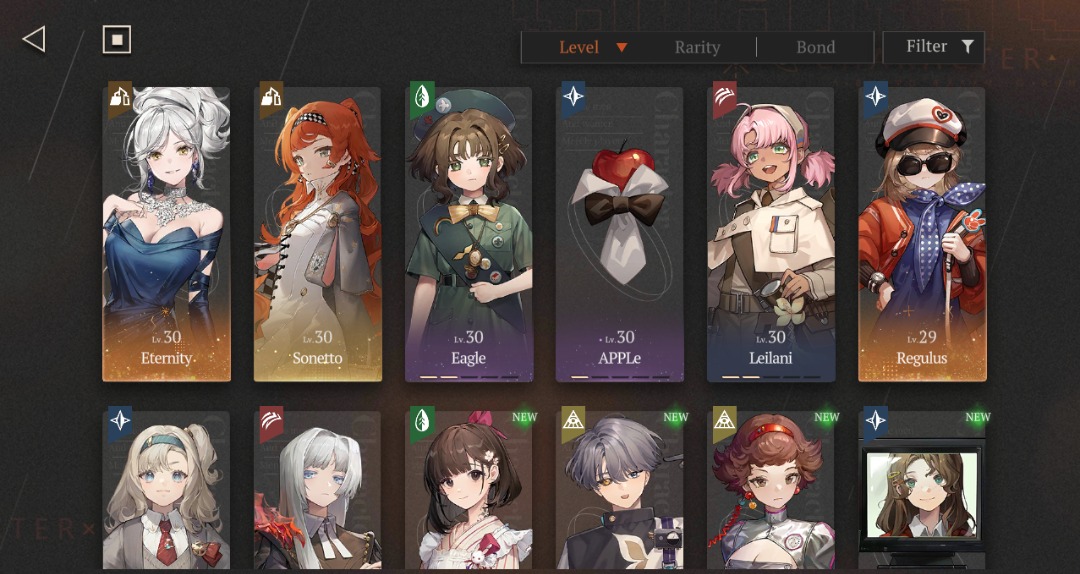Viewport: 1080px width, 574px height.
Task: Choose the silver-haired character with red horn
Action: coord(317,490)
